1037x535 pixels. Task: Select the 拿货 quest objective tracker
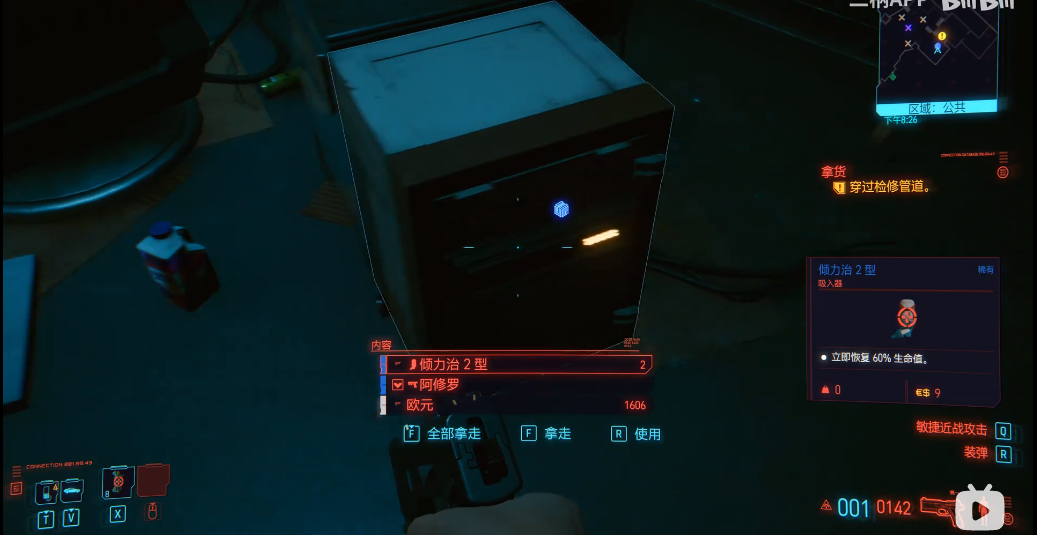click(880, 186)
